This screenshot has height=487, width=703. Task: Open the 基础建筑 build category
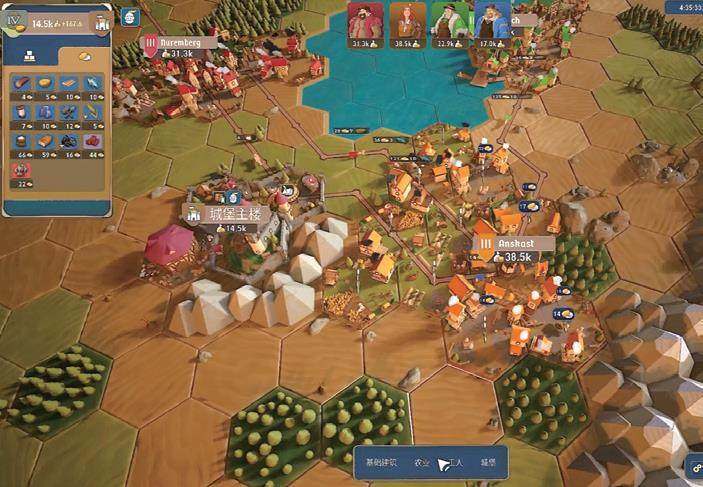click(x=381, y=462)
